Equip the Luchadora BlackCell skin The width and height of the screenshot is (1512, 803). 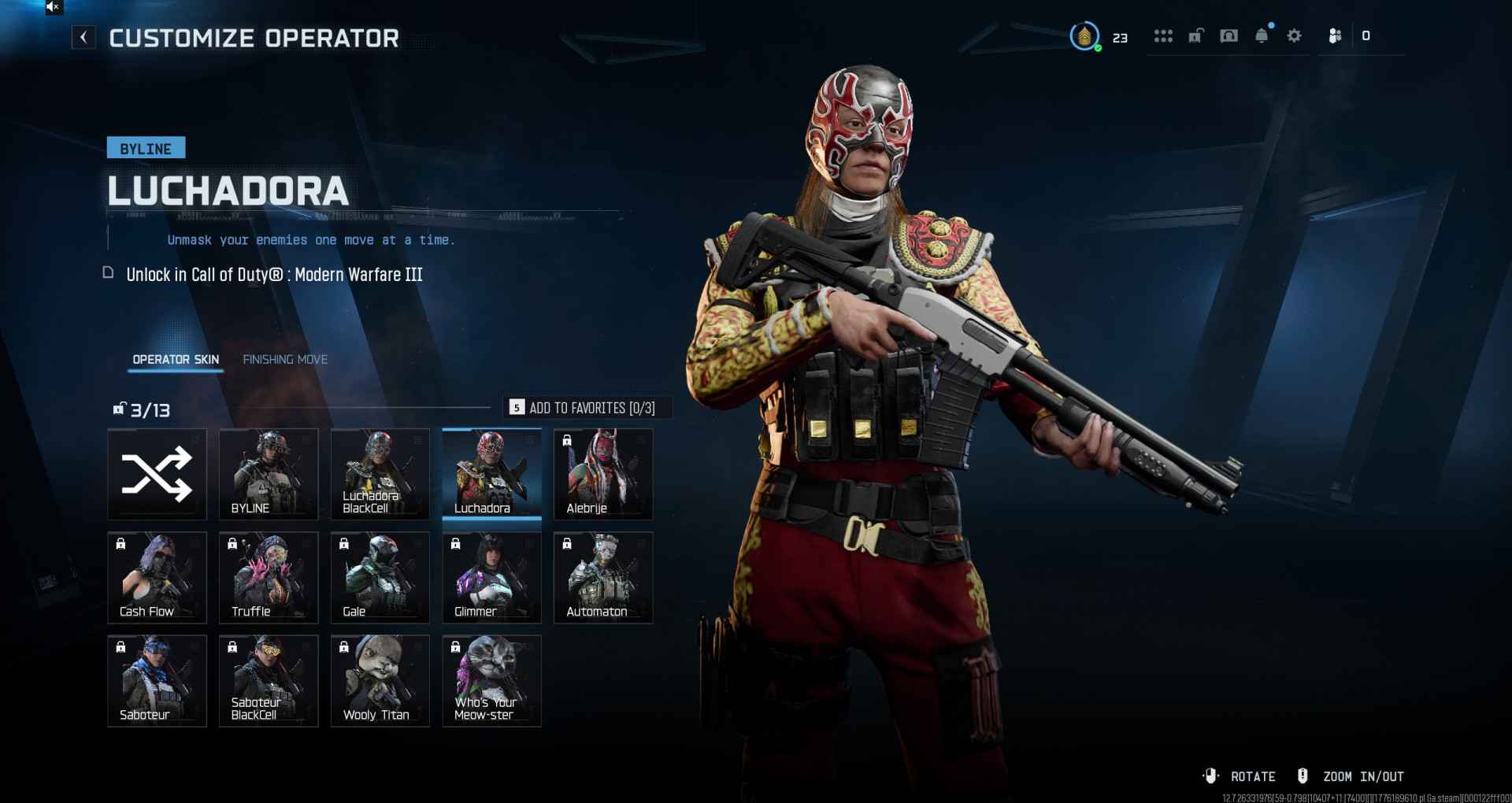[x=380, y=474]
